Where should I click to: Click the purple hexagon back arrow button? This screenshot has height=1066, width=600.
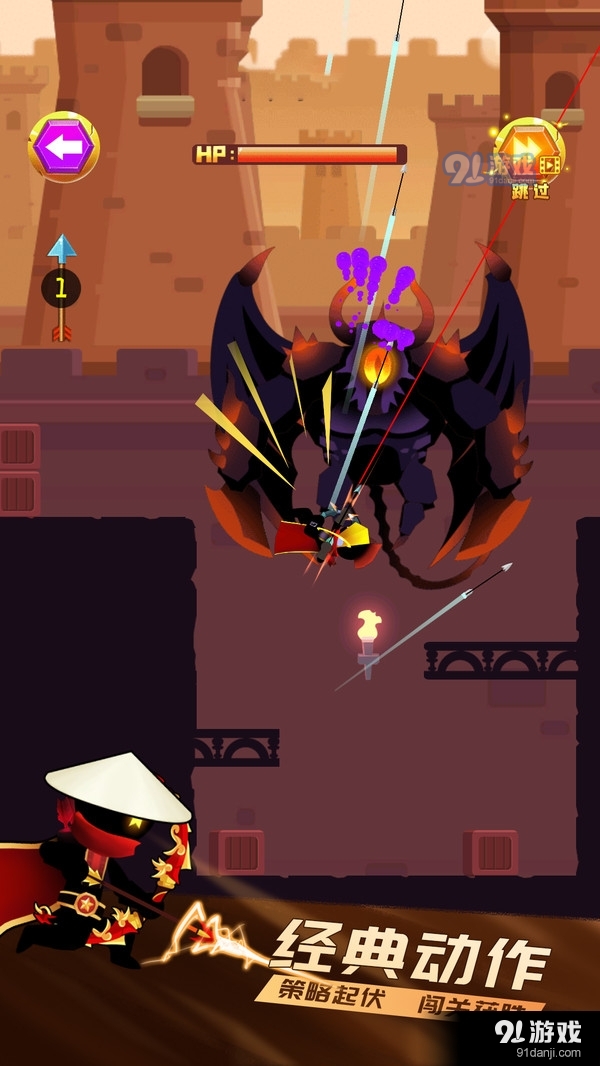click(63, 148)
